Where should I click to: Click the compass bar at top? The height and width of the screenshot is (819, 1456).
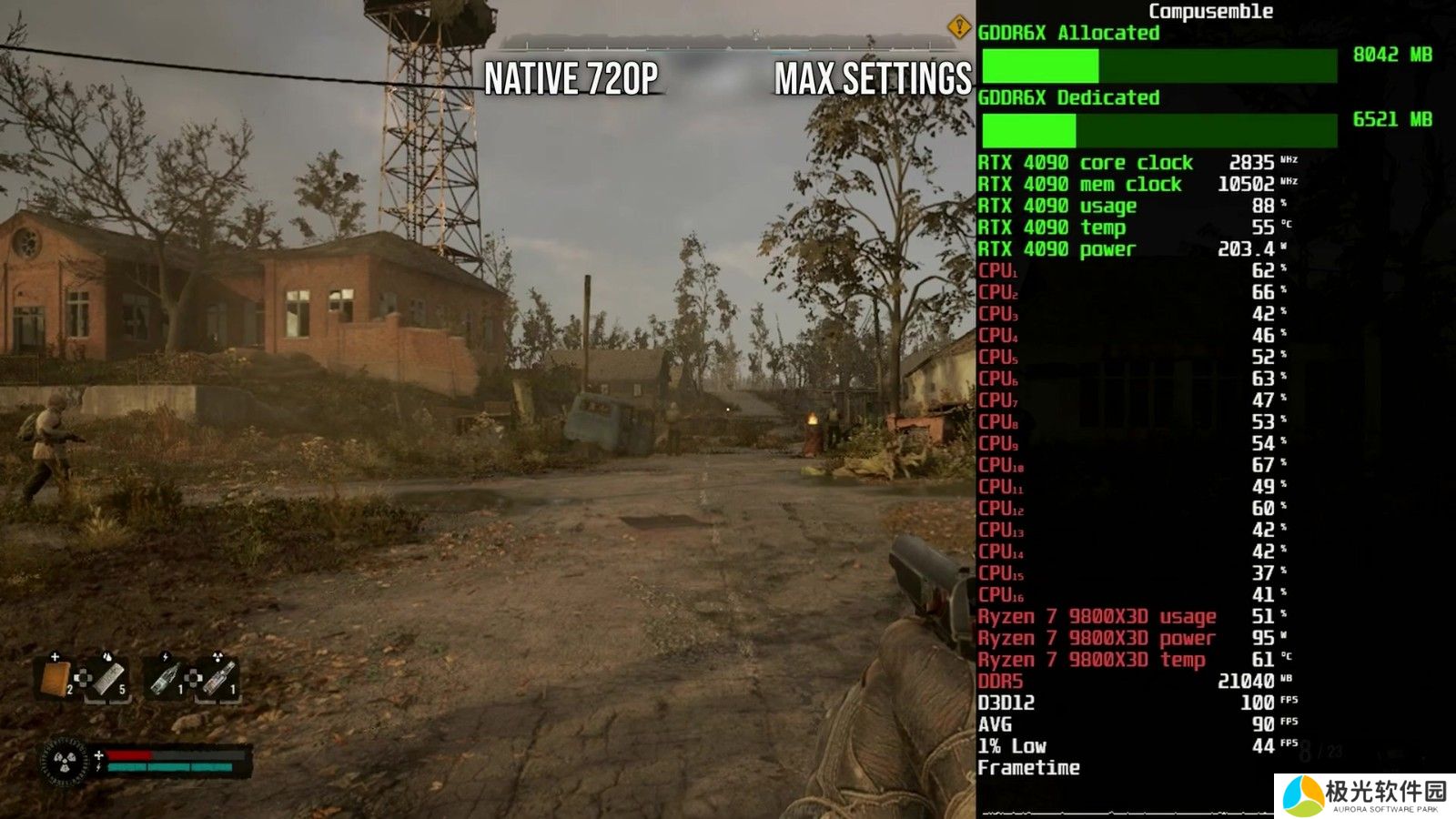pyautogui.click(x=728, y=41)
